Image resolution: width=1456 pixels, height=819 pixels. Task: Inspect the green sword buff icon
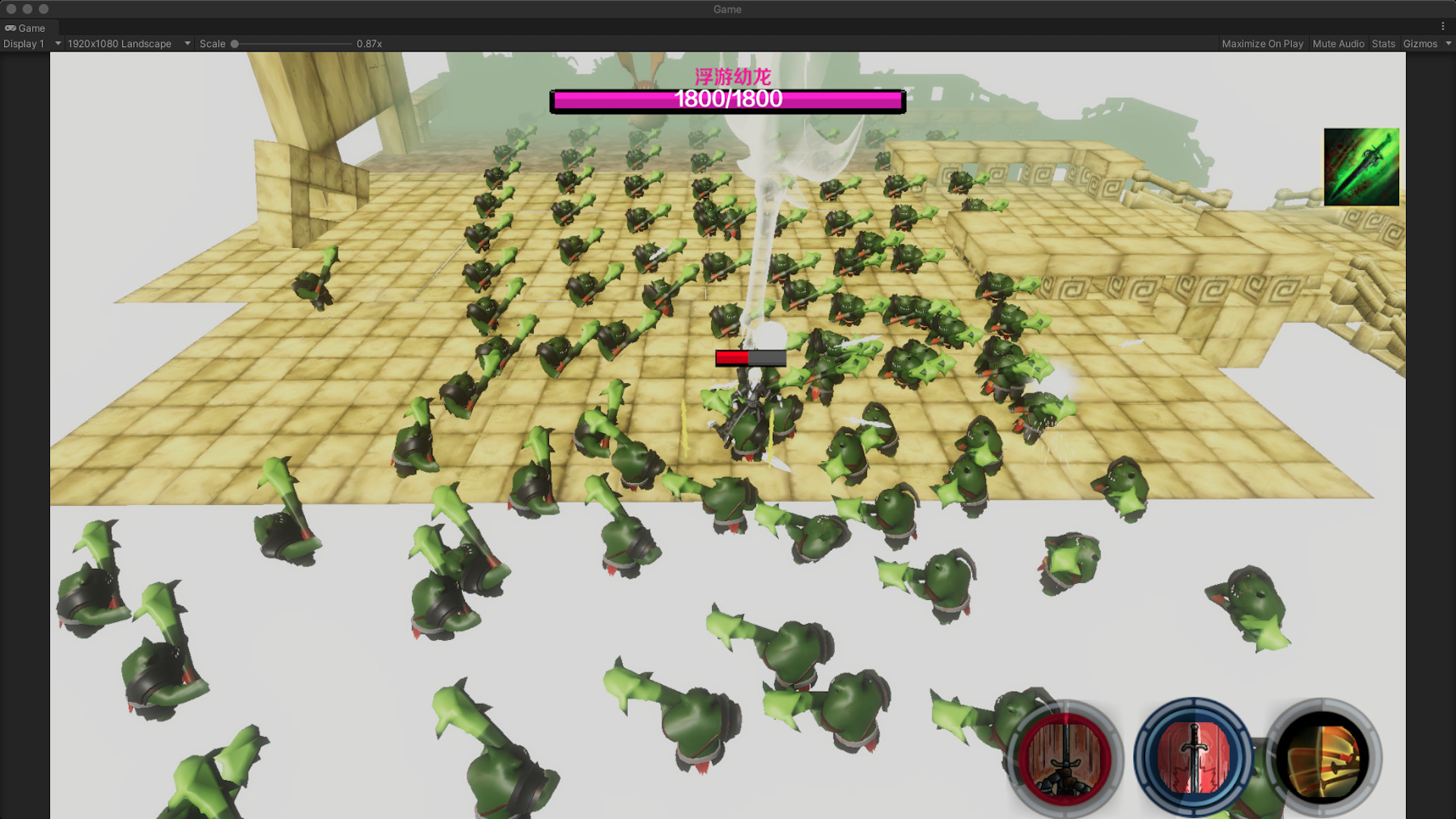tap(1361, 166)
